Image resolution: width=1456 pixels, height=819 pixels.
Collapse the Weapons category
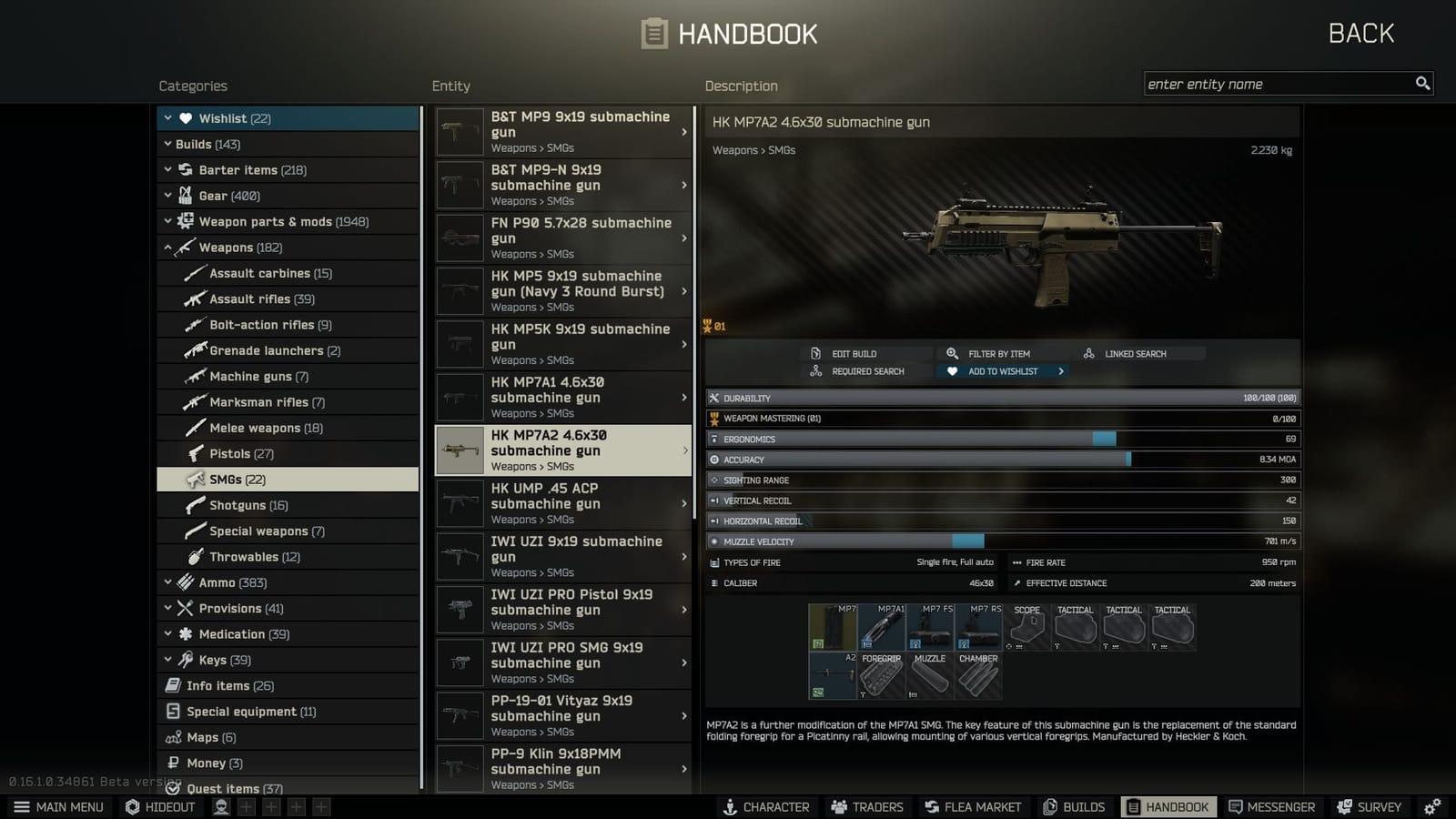pyautogui.click(x=169, y=247)
